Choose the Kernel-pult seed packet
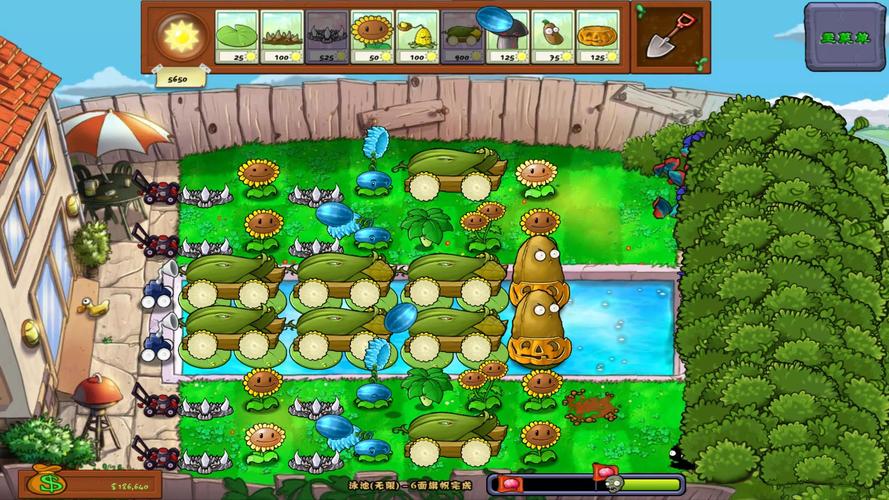889x500 pixels. (x=417, y=37)
